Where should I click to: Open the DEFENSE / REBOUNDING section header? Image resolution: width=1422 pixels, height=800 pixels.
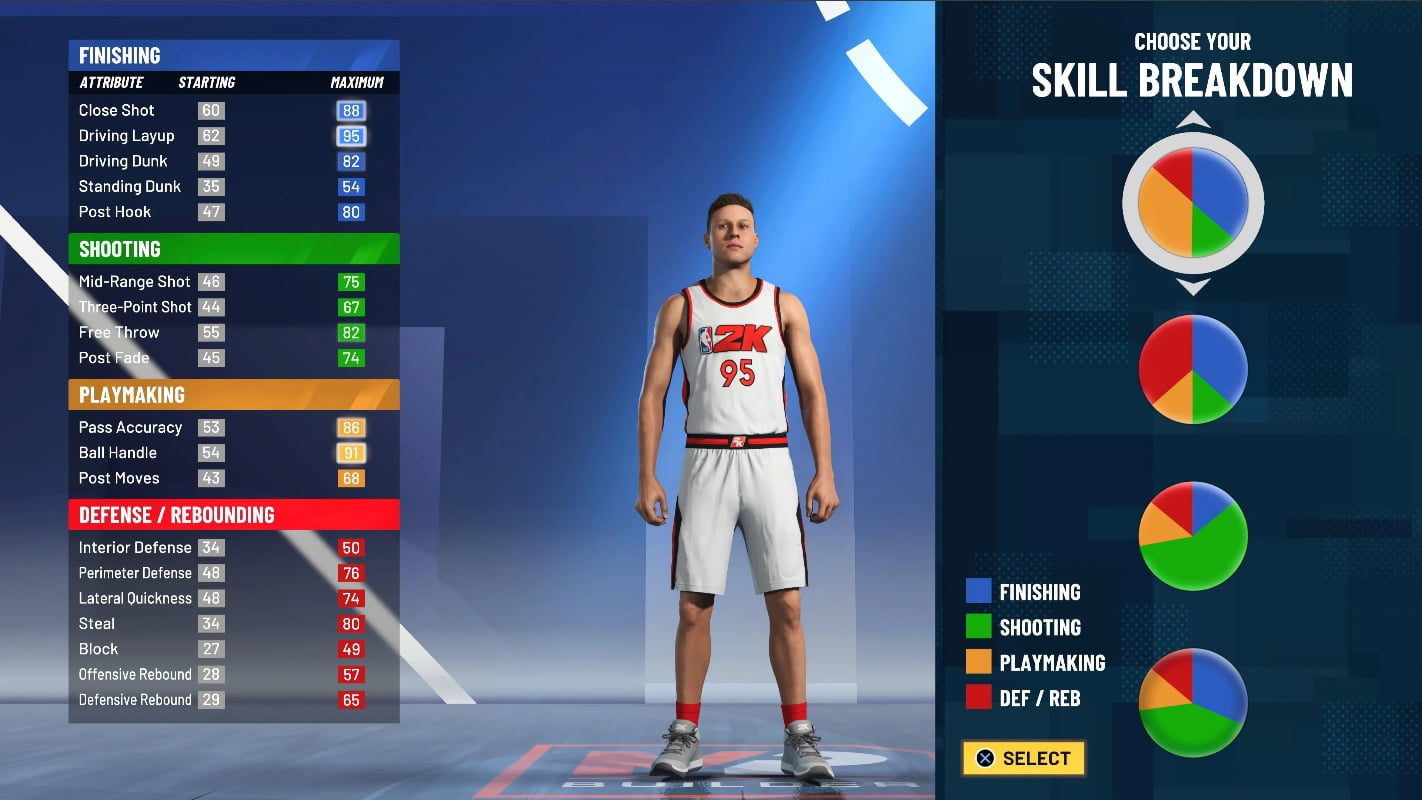point(233,515)
